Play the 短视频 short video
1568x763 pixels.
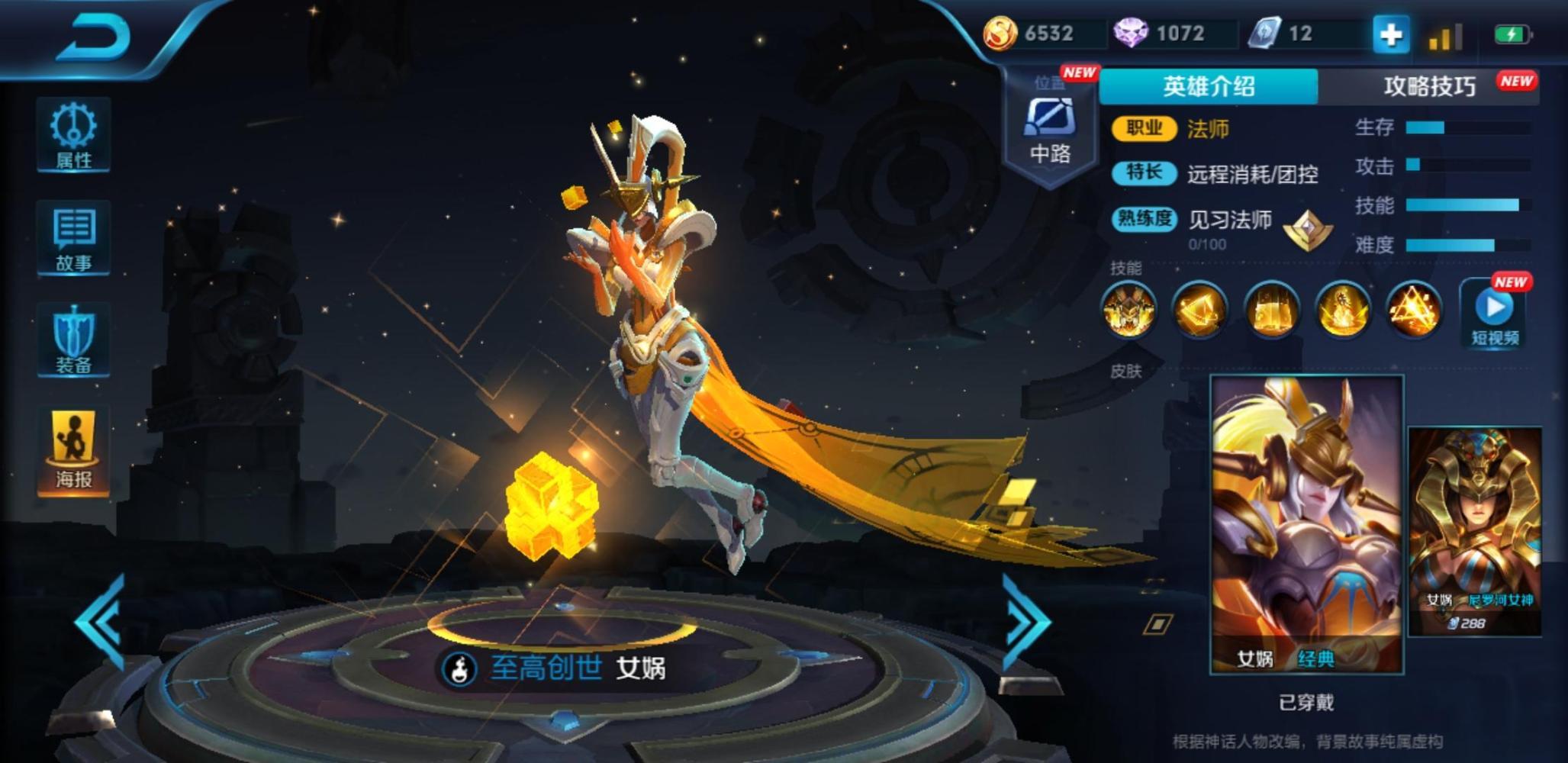[x=1495, y=314]
